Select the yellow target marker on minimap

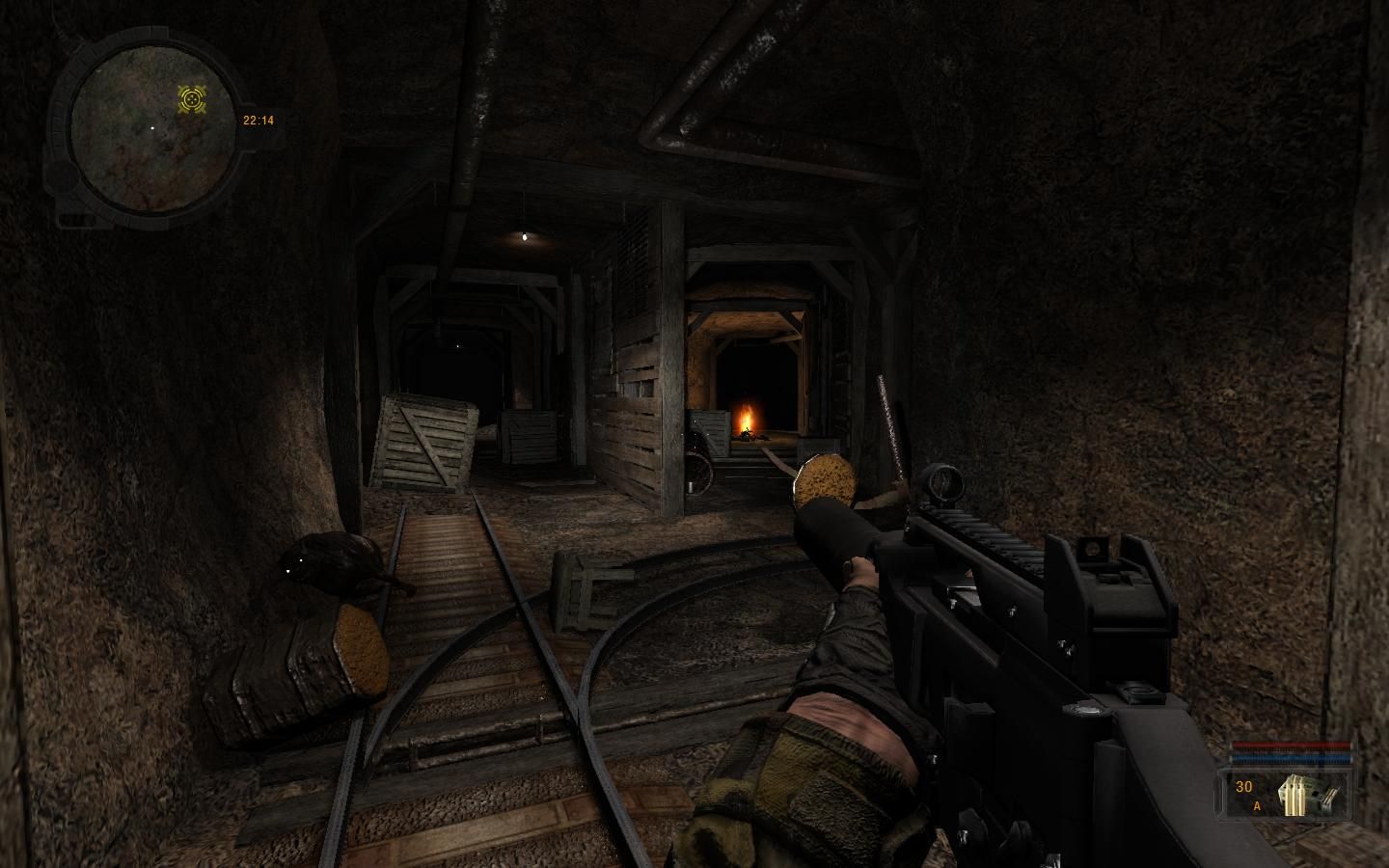193,97
